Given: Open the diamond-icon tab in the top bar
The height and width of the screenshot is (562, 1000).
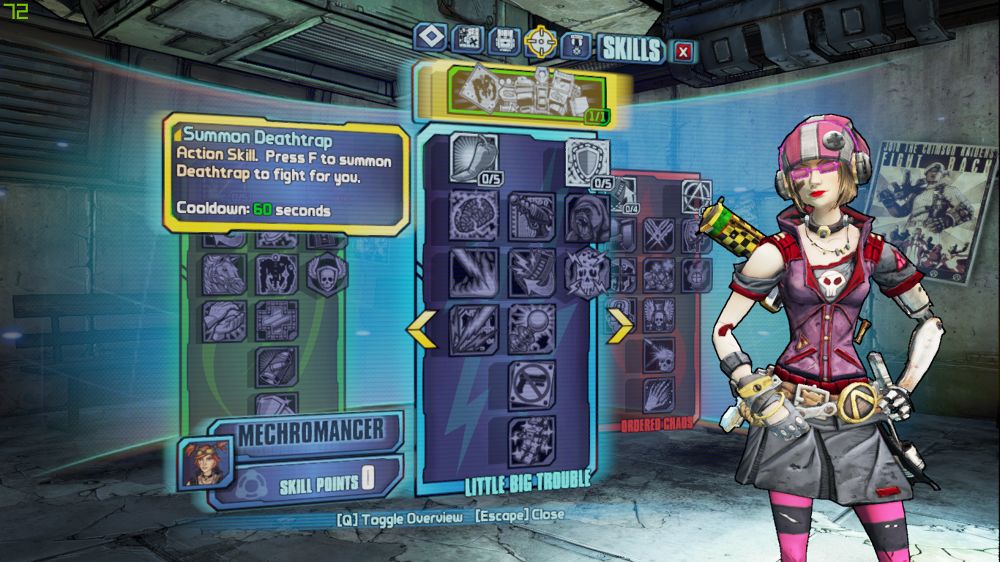Looking at the screenshot, I should pyautogui.click(x=430, y=38).
